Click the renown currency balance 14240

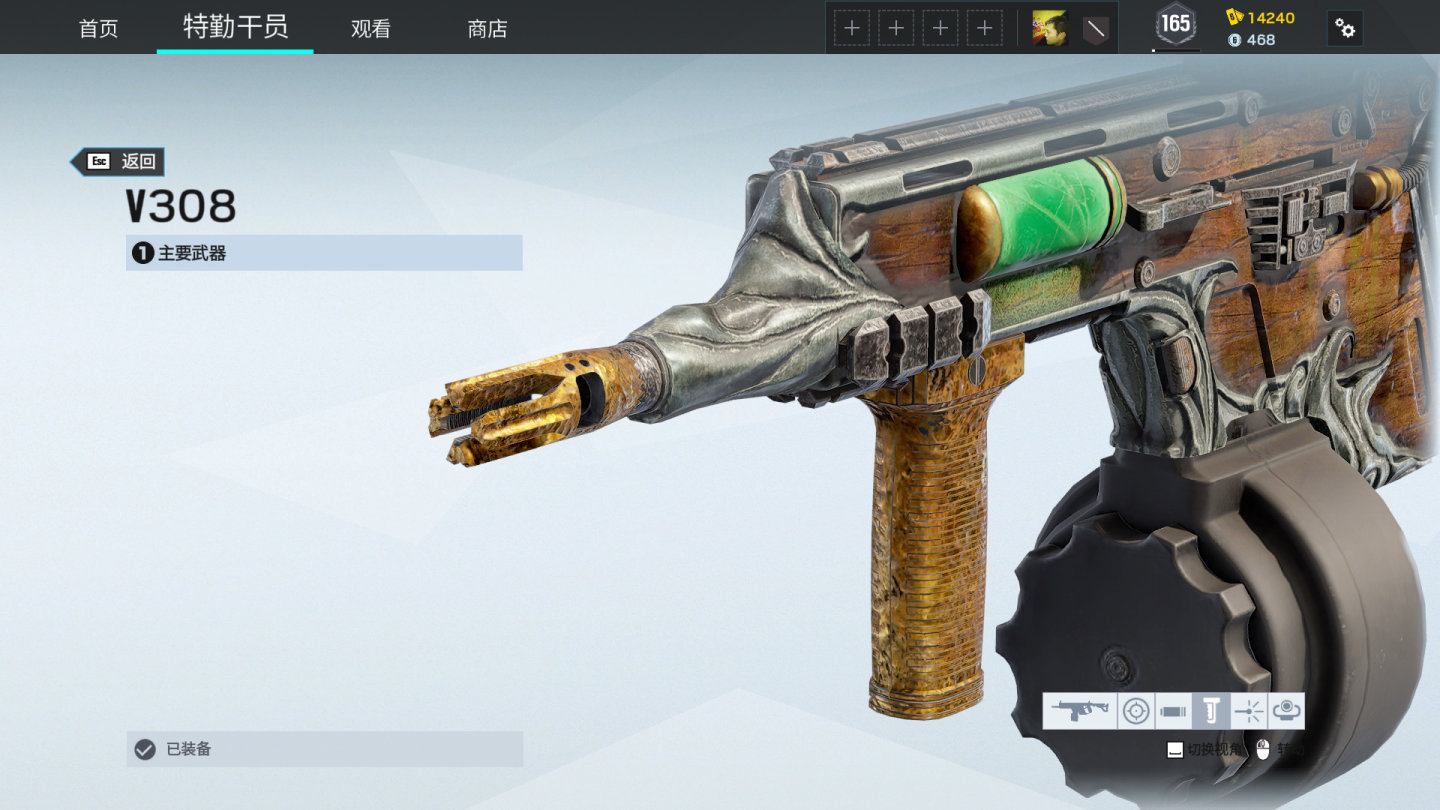[1261, 17]
